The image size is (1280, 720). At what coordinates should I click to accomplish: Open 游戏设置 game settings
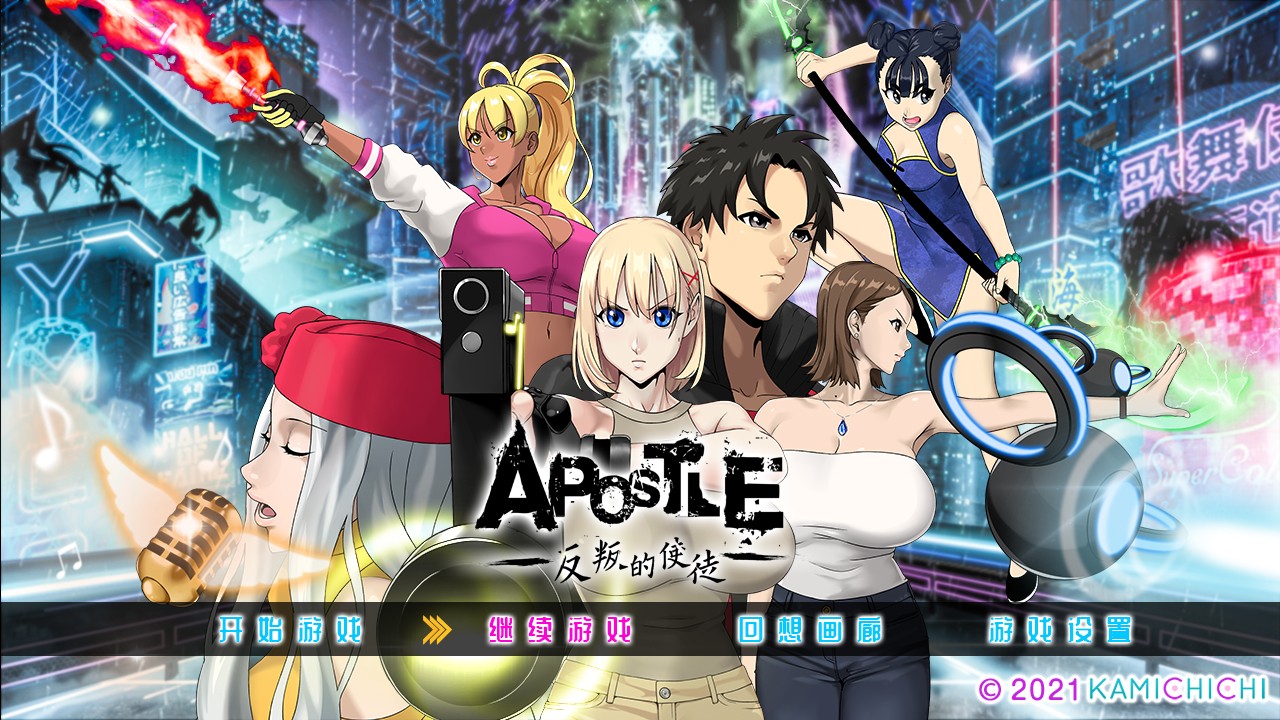point(1060,631)
